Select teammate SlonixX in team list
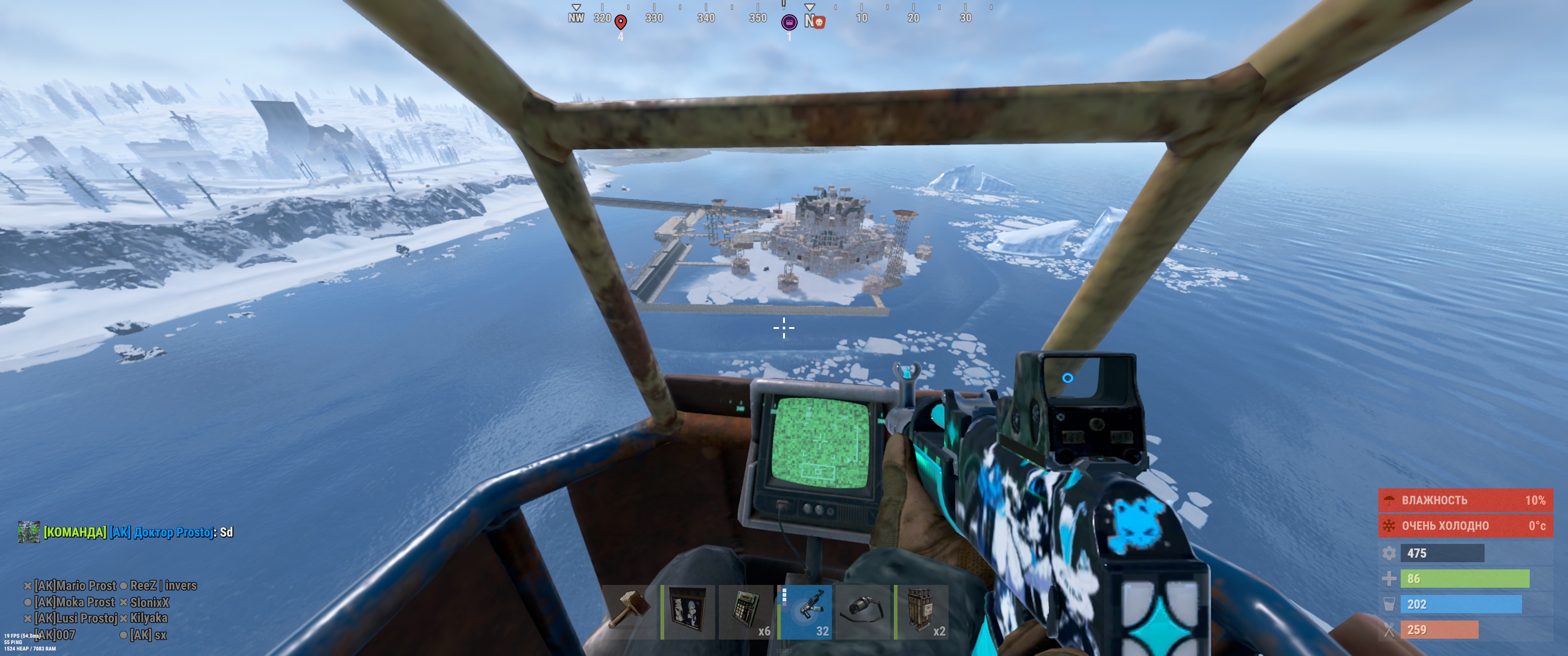The width and height of the screenshot is (1568, 656). click(x=150, y=602)
